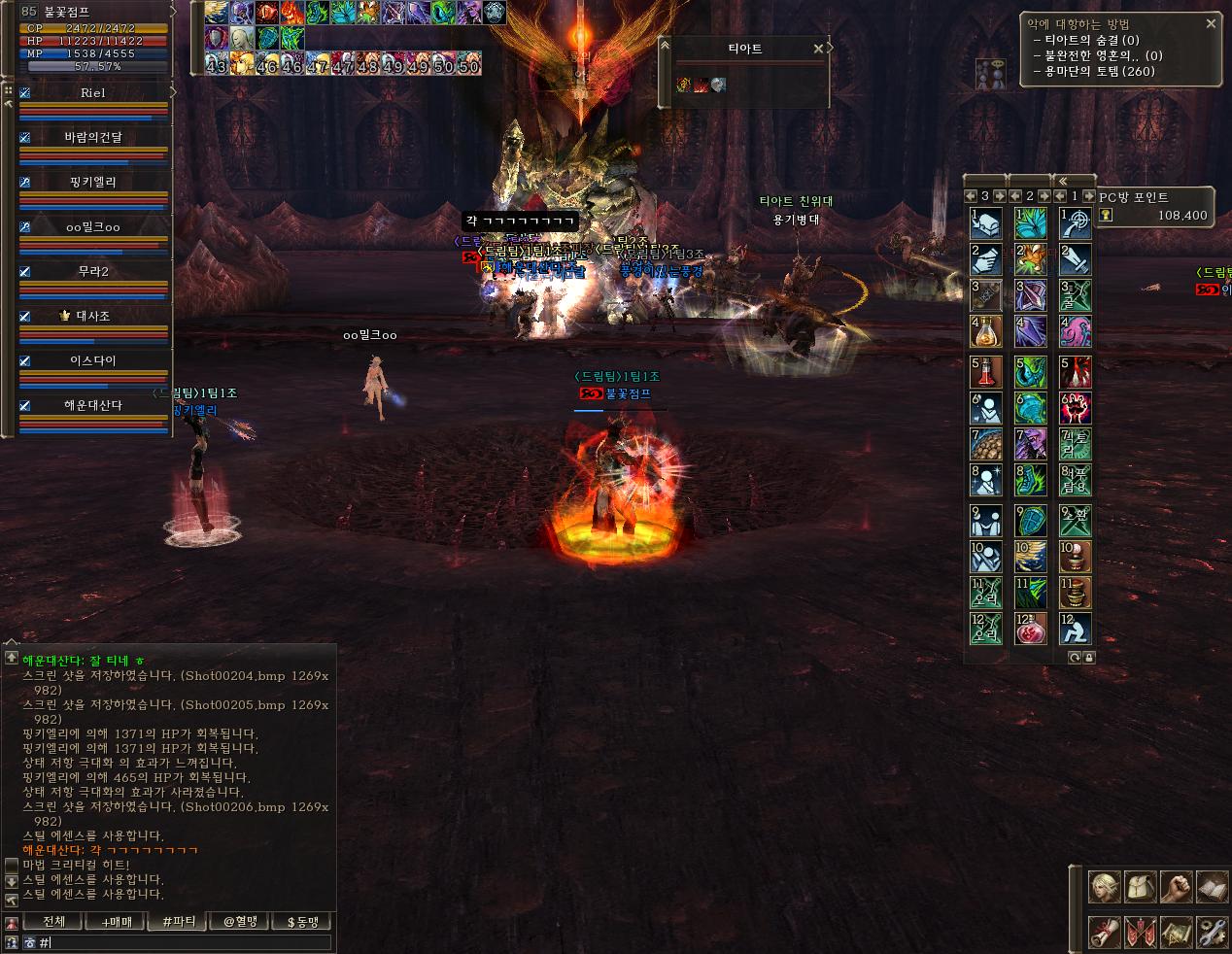Open the clan banners icon
The height and width of the screenshot is (954, 1232).
[x=1140, y=933]
